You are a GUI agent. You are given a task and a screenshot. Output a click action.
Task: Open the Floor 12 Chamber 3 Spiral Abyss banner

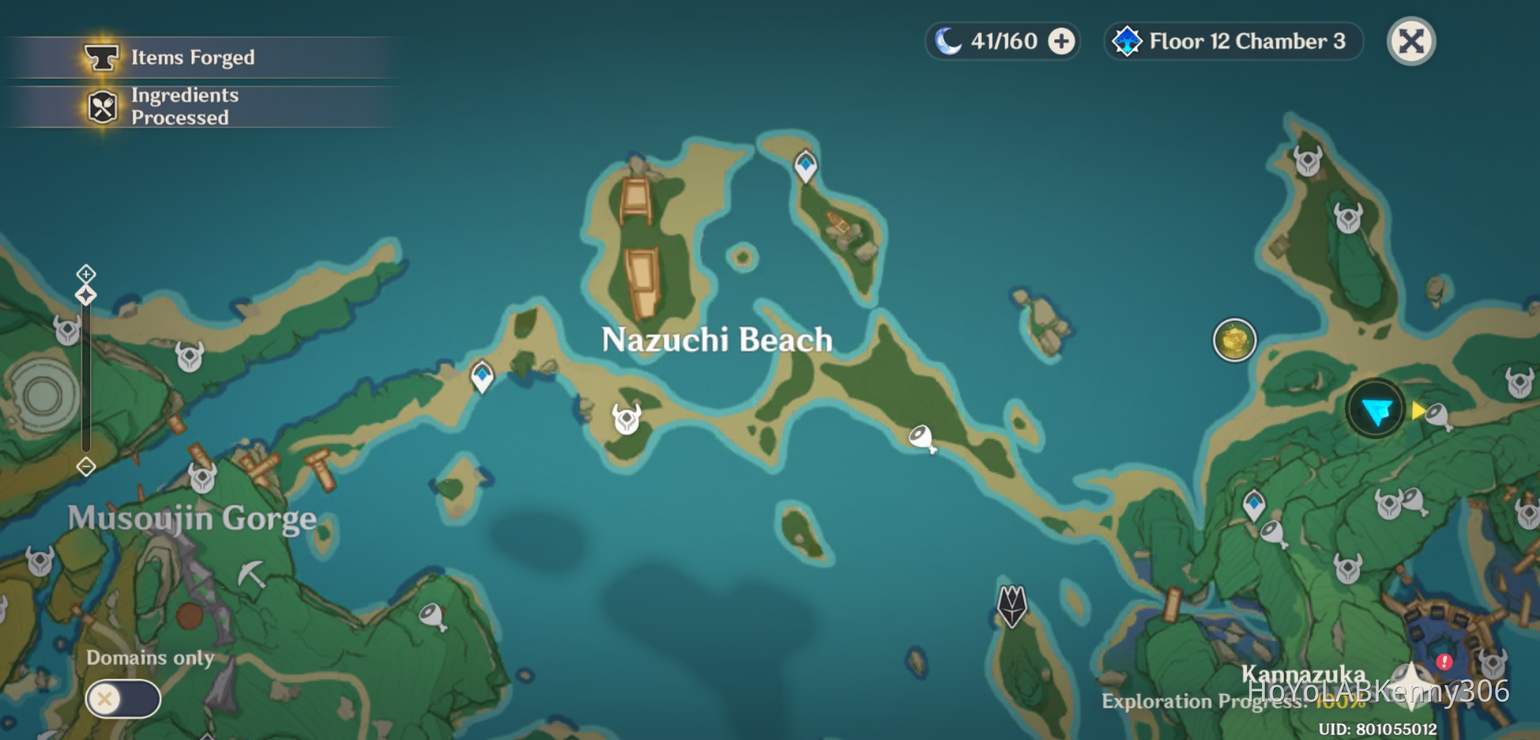(x=1232, y=41)
